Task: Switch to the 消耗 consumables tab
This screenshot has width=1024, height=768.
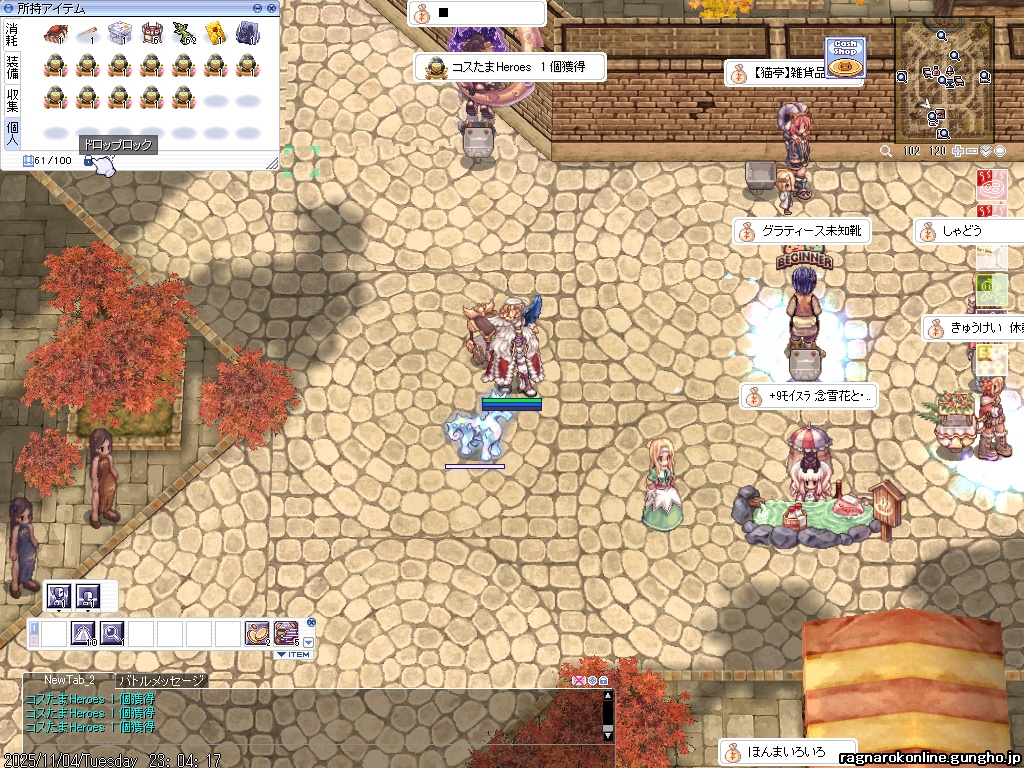Action: coord(12,35)
